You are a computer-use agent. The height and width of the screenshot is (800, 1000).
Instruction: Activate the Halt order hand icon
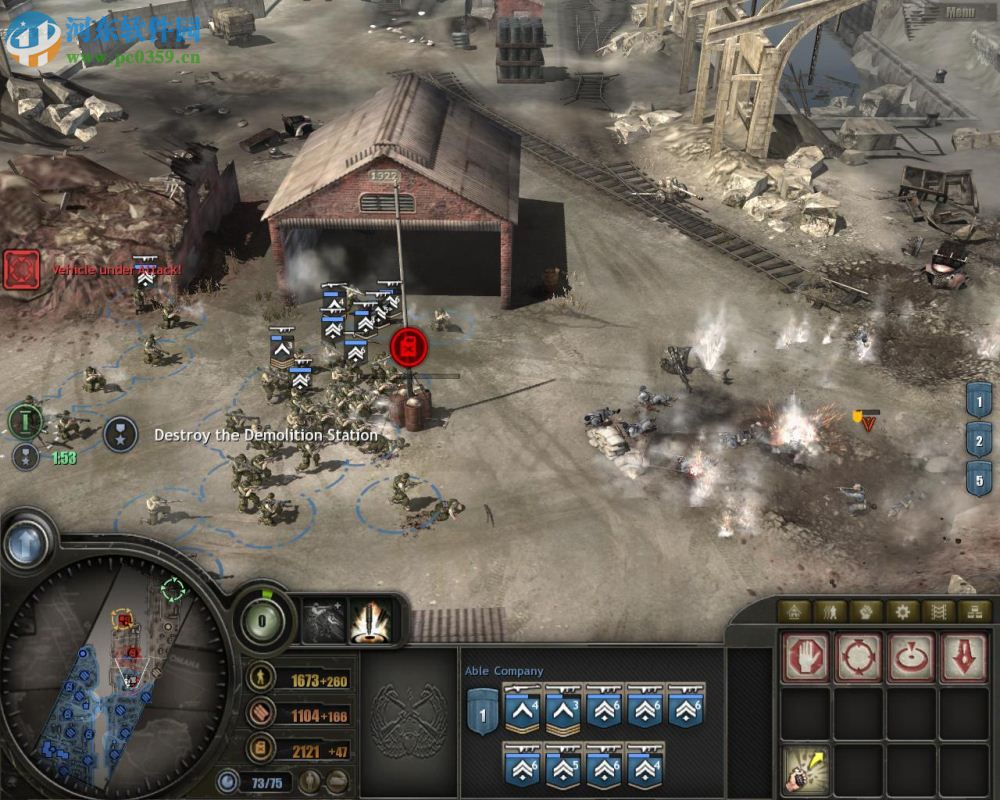coord(806,659)
